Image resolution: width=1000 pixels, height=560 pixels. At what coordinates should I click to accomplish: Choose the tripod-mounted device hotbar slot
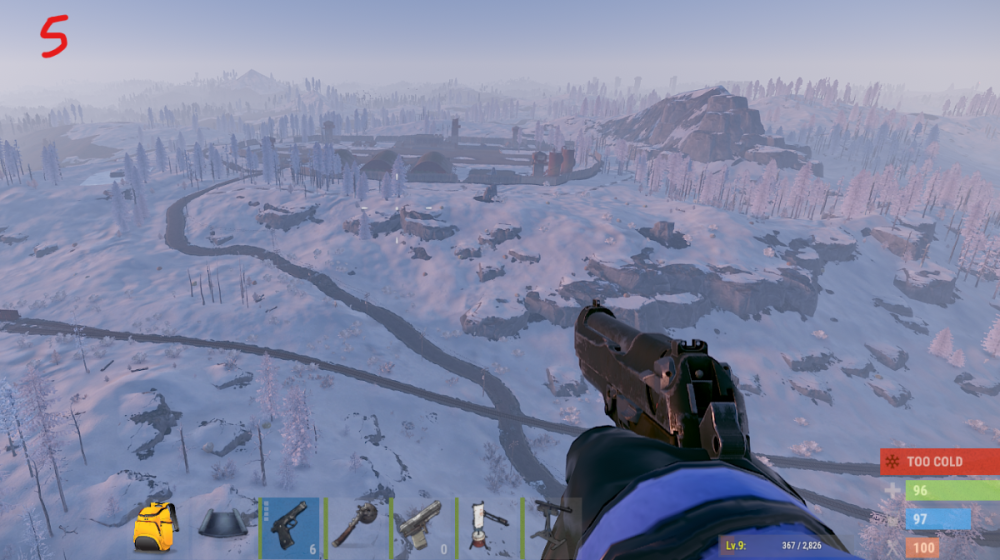(488, 526)
